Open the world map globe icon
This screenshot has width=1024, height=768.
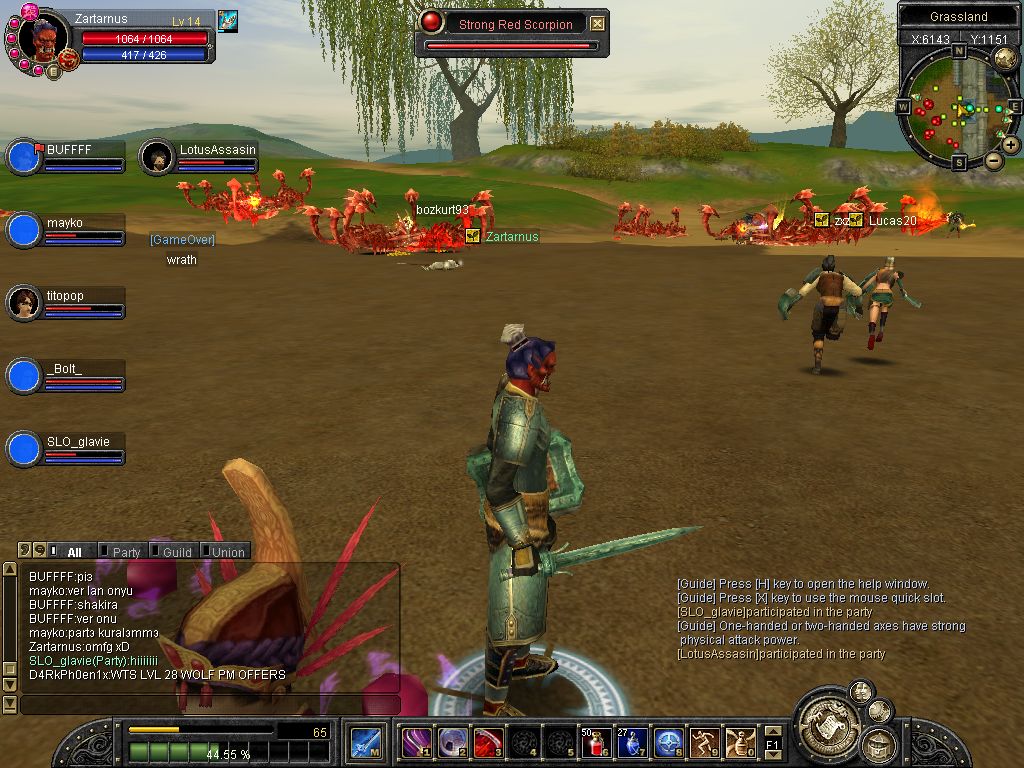pos(1004,58)
